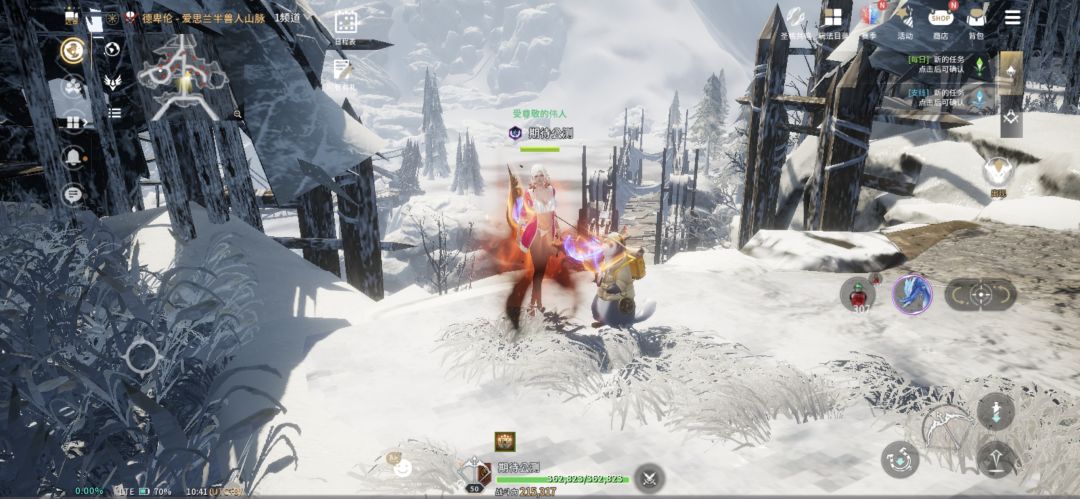1080x499 pixels.
Task: Open the hamburger main menu
Action: pyautogui.click(x=1012, y=17)
